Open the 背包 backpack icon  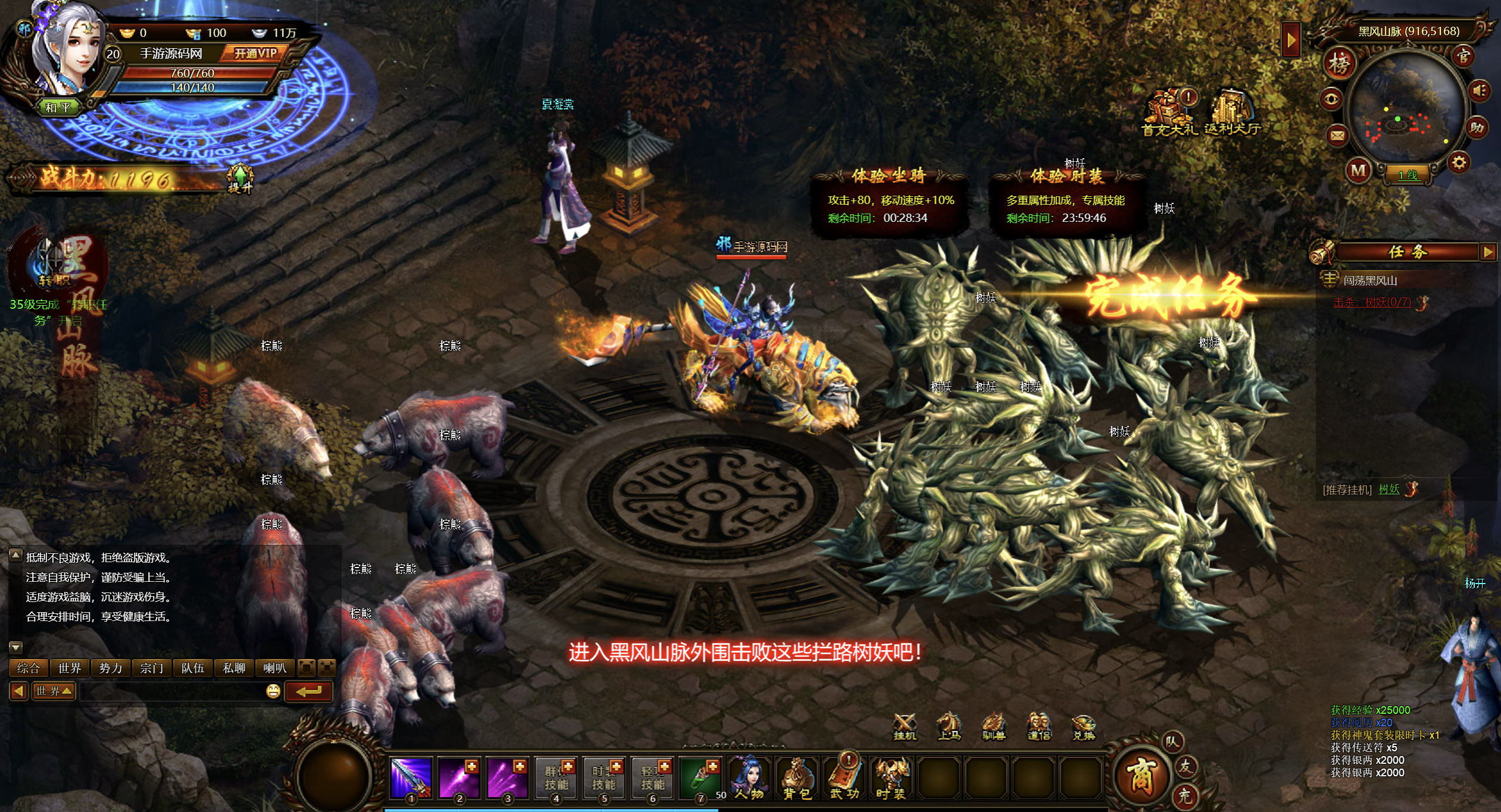tap(797, 776)
